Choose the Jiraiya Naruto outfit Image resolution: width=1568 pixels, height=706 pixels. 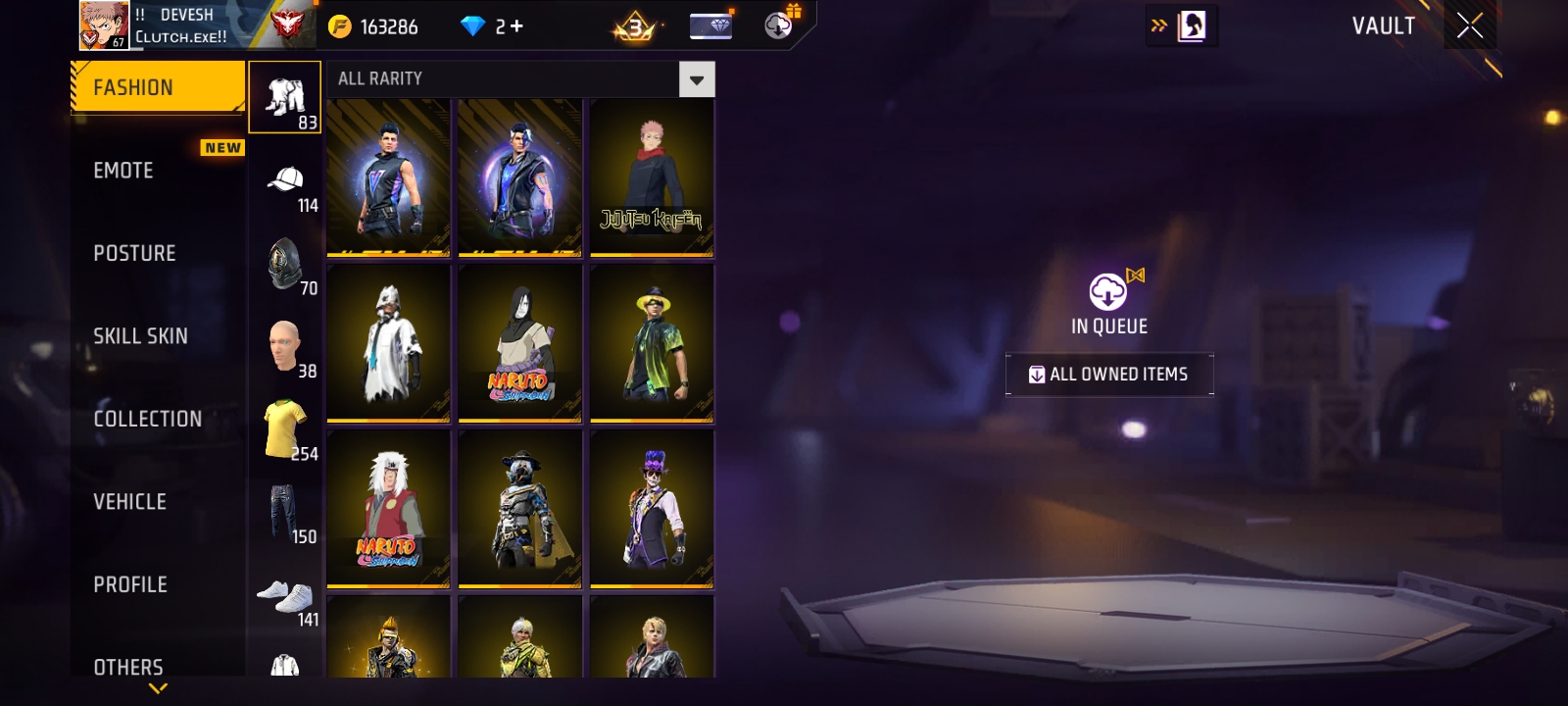coord(388,509)
